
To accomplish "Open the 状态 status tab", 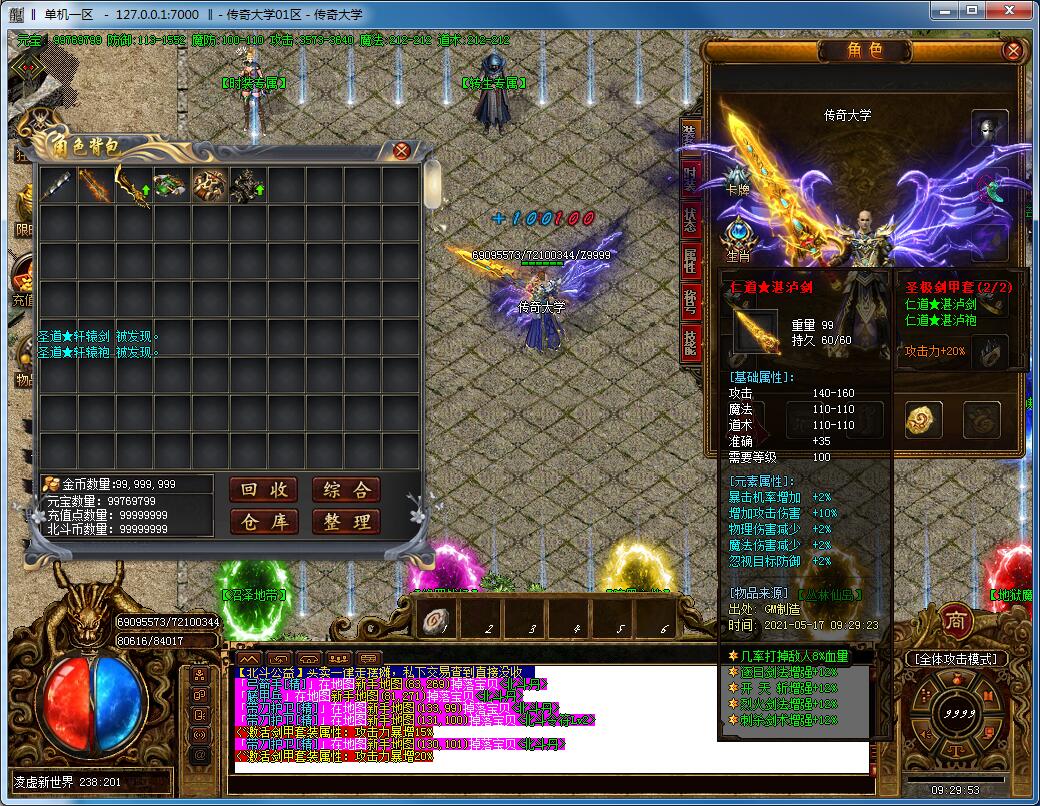I will 690,220.
